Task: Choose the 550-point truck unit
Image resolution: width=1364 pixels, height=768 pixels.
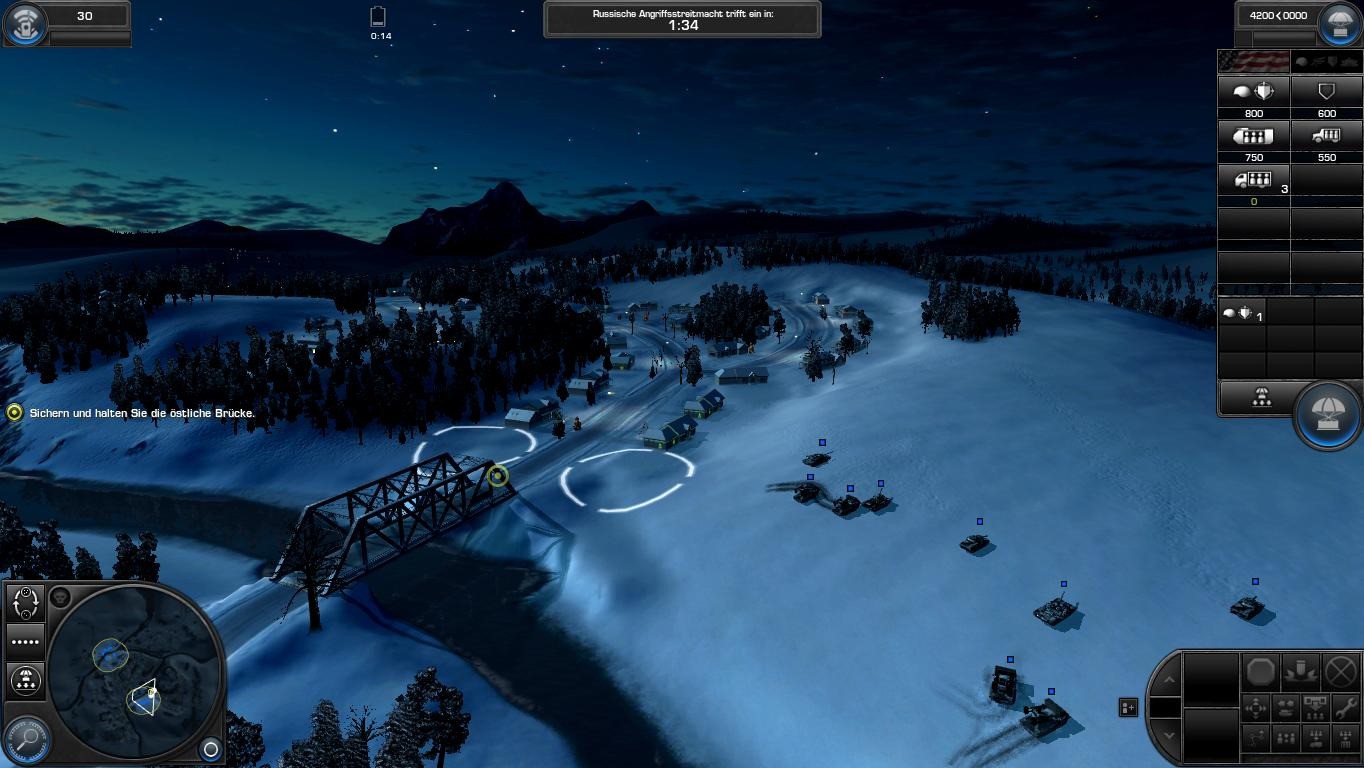Action: 1326,137
